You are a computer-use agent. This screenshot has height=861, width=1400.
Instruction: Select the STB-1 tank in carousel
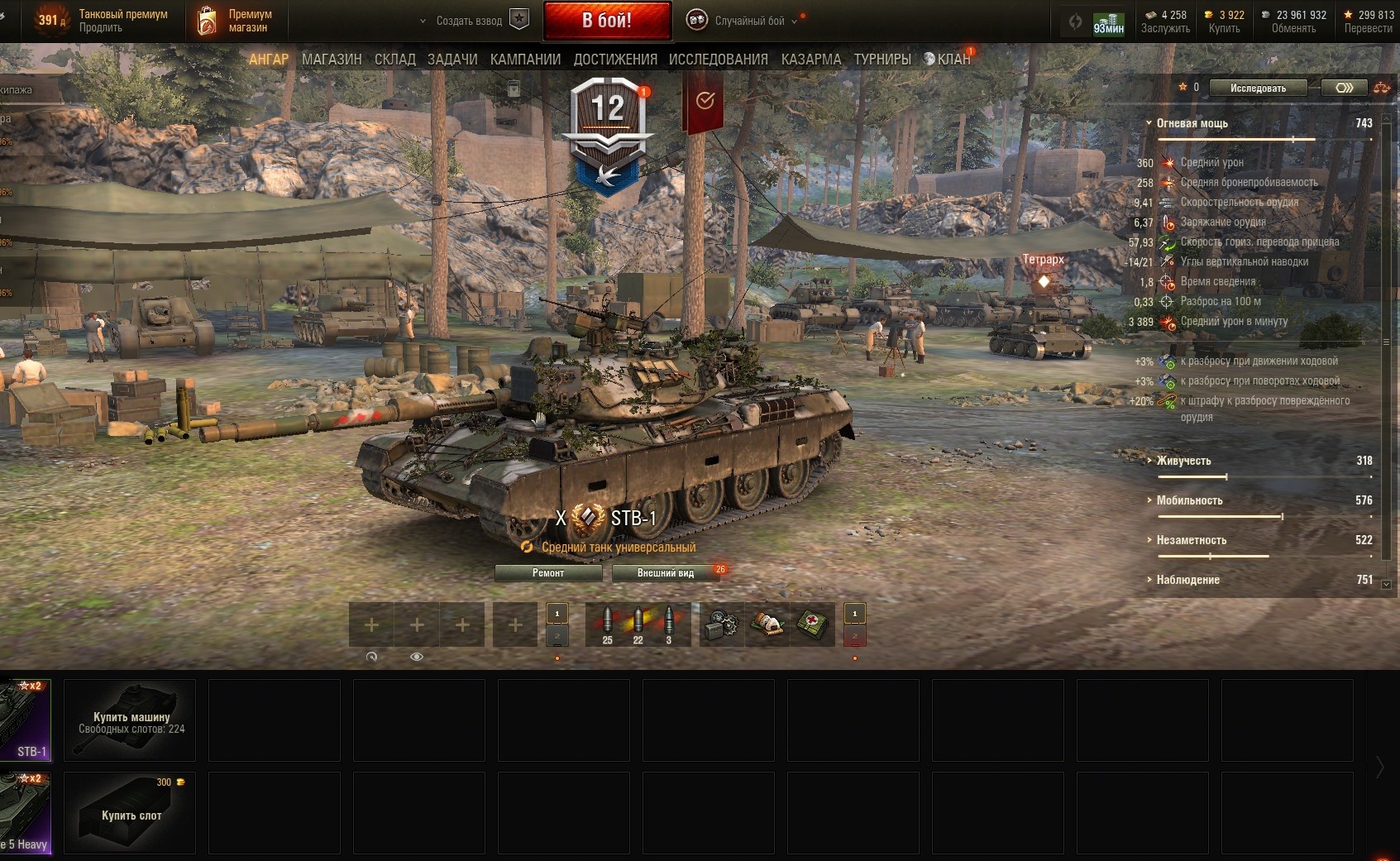[x=26, y=720]
